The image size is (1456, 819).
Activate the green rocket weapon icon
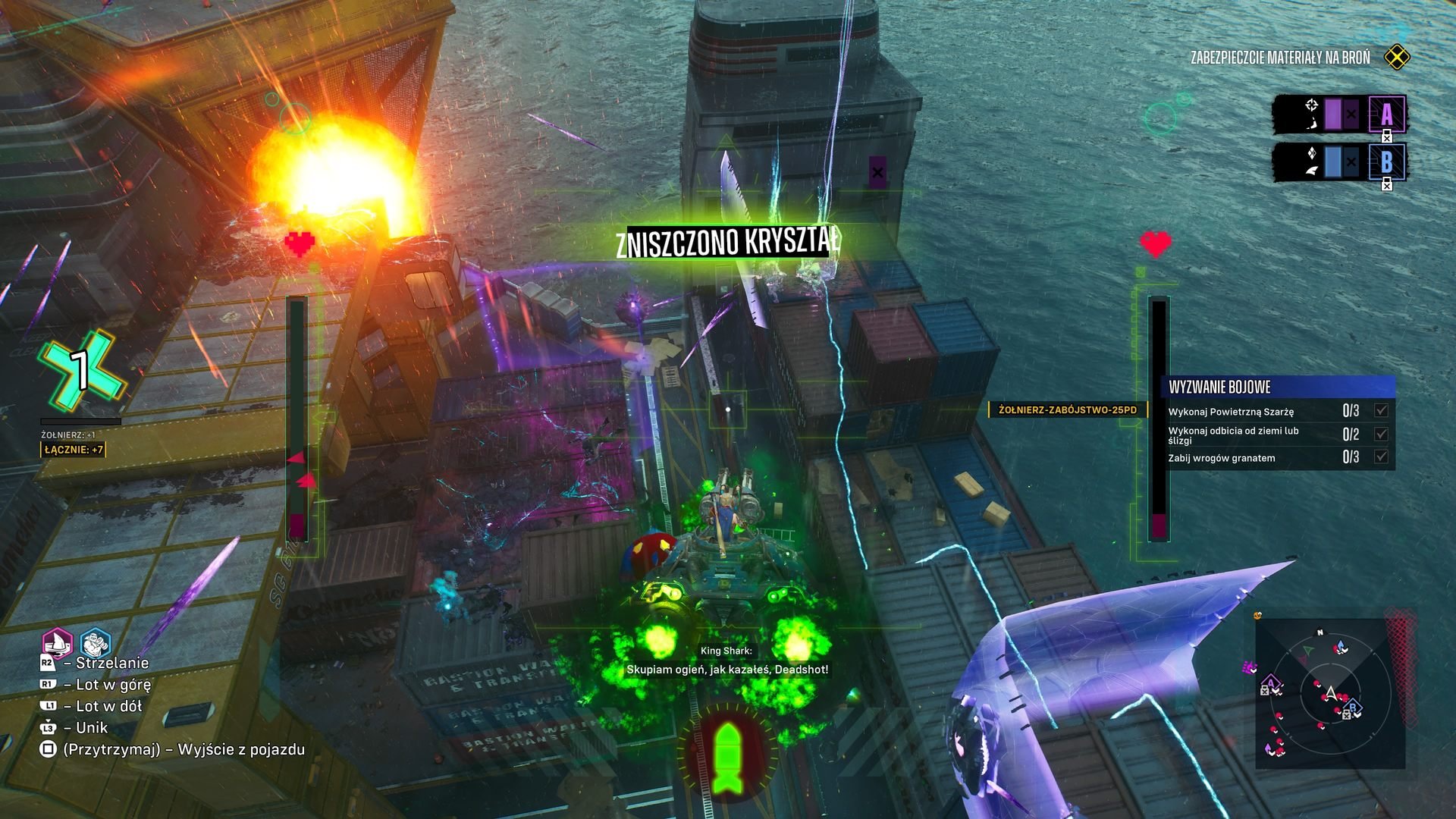pyautogui.click(x=726, y=758)
